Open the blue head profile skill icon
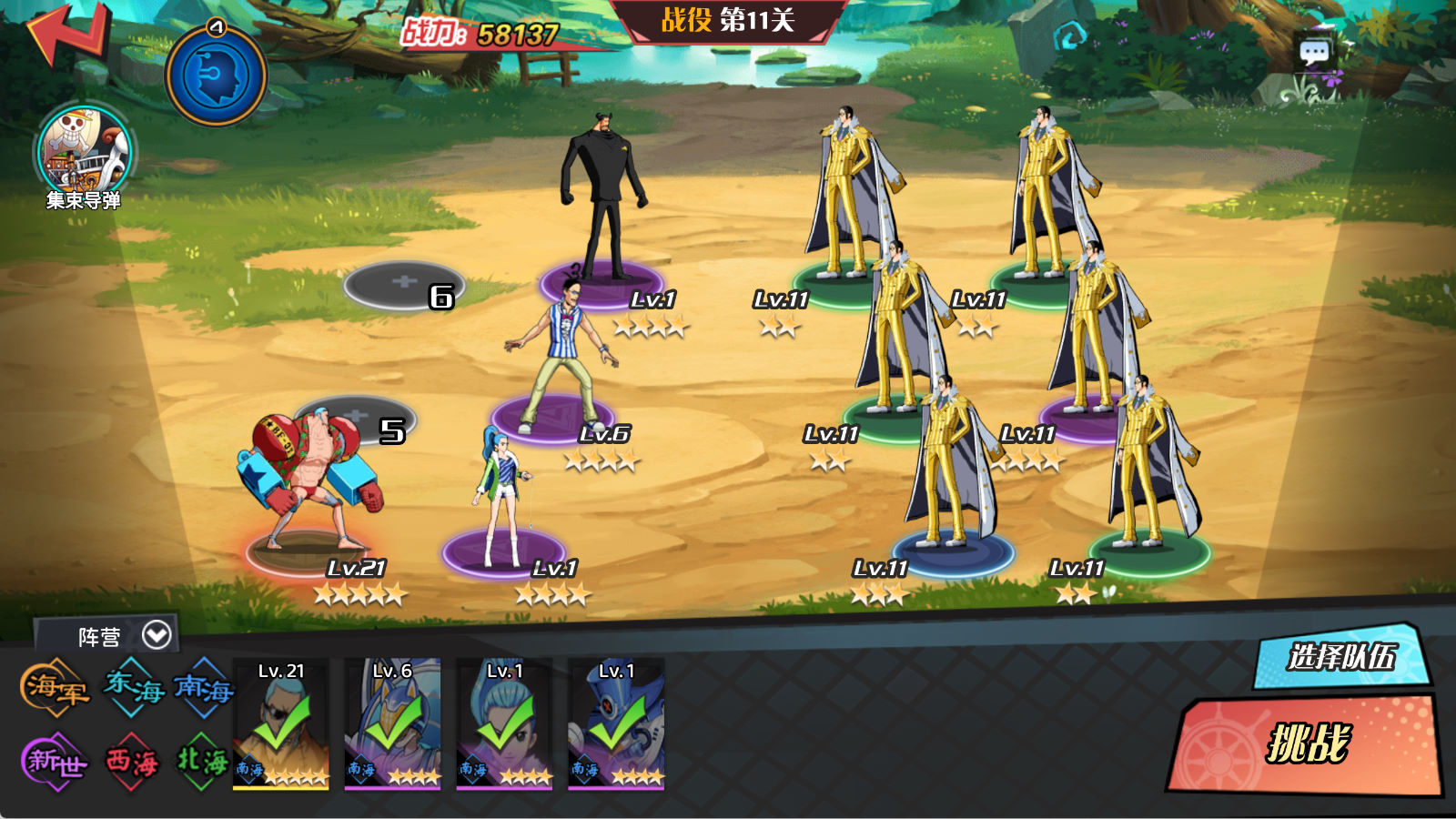Screen dimensions: 1456x819 [216, 76]
